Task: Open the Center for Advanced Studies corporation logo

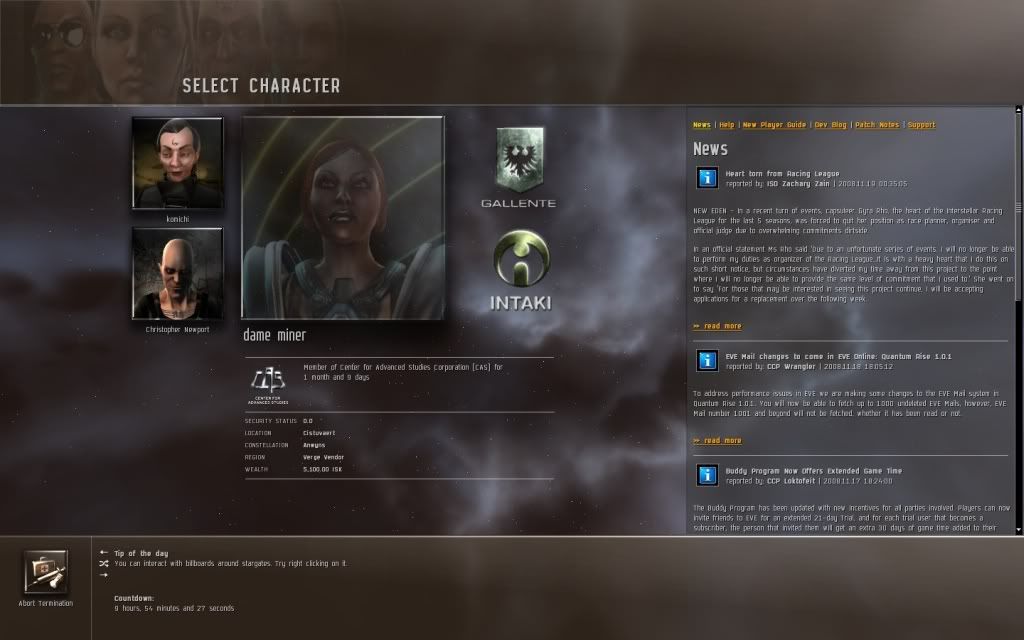Action: pos(267,381)
